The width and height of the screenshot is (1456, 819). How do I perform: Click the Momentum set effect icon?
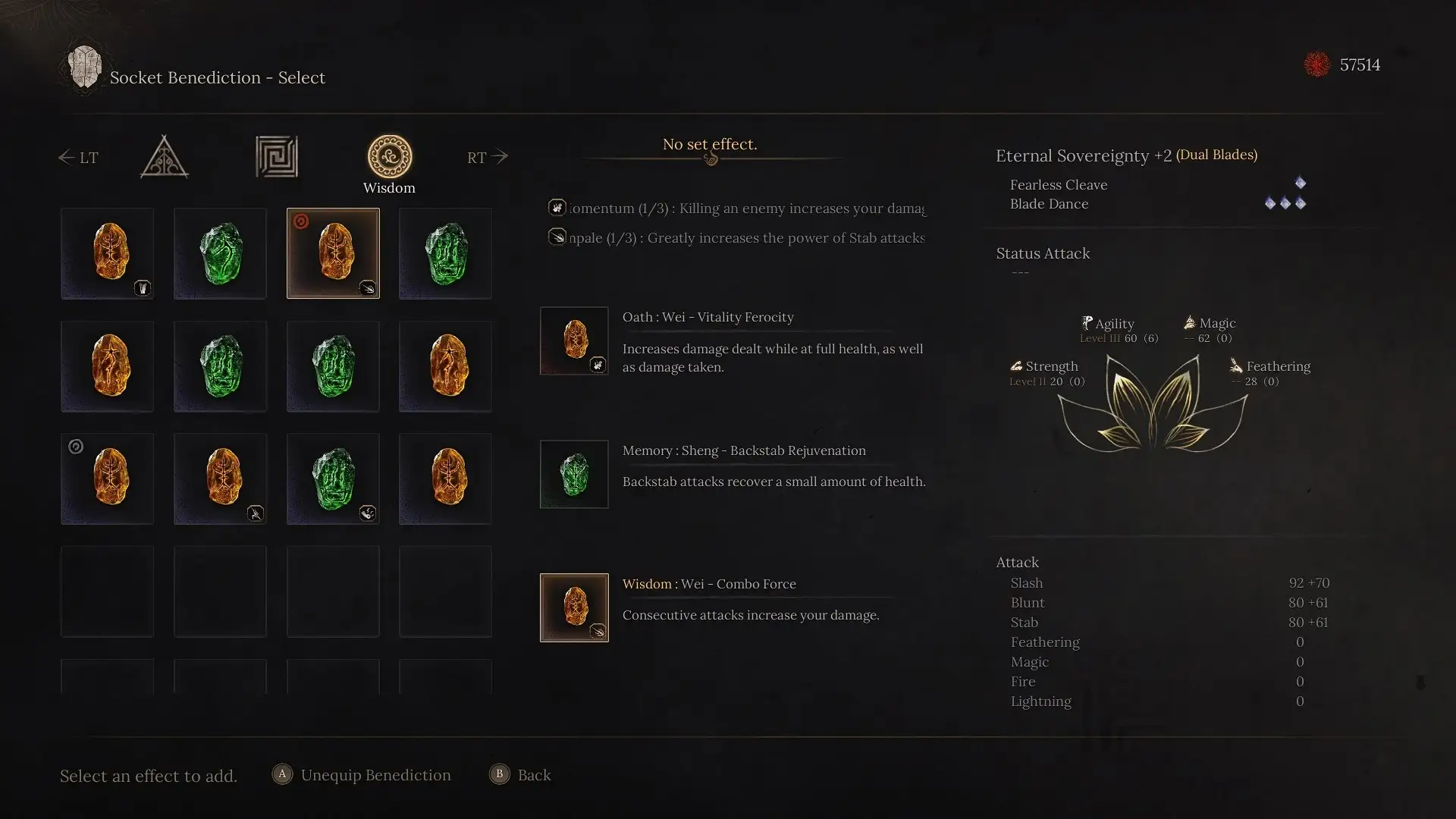(558, 207)
